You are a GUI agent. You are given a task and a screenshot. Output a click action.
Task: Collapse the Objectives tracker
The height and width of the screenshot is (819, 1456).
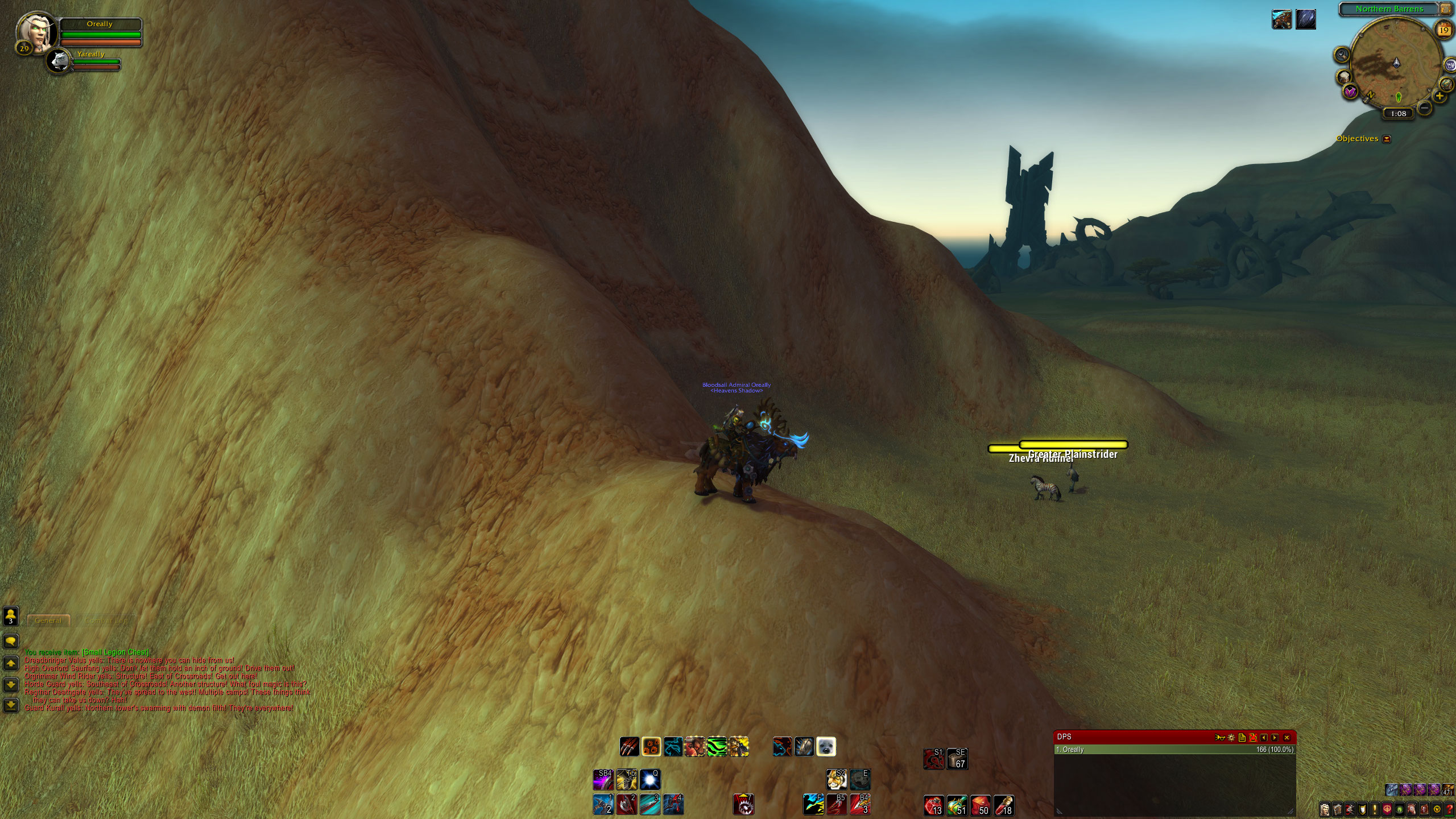1387,139
